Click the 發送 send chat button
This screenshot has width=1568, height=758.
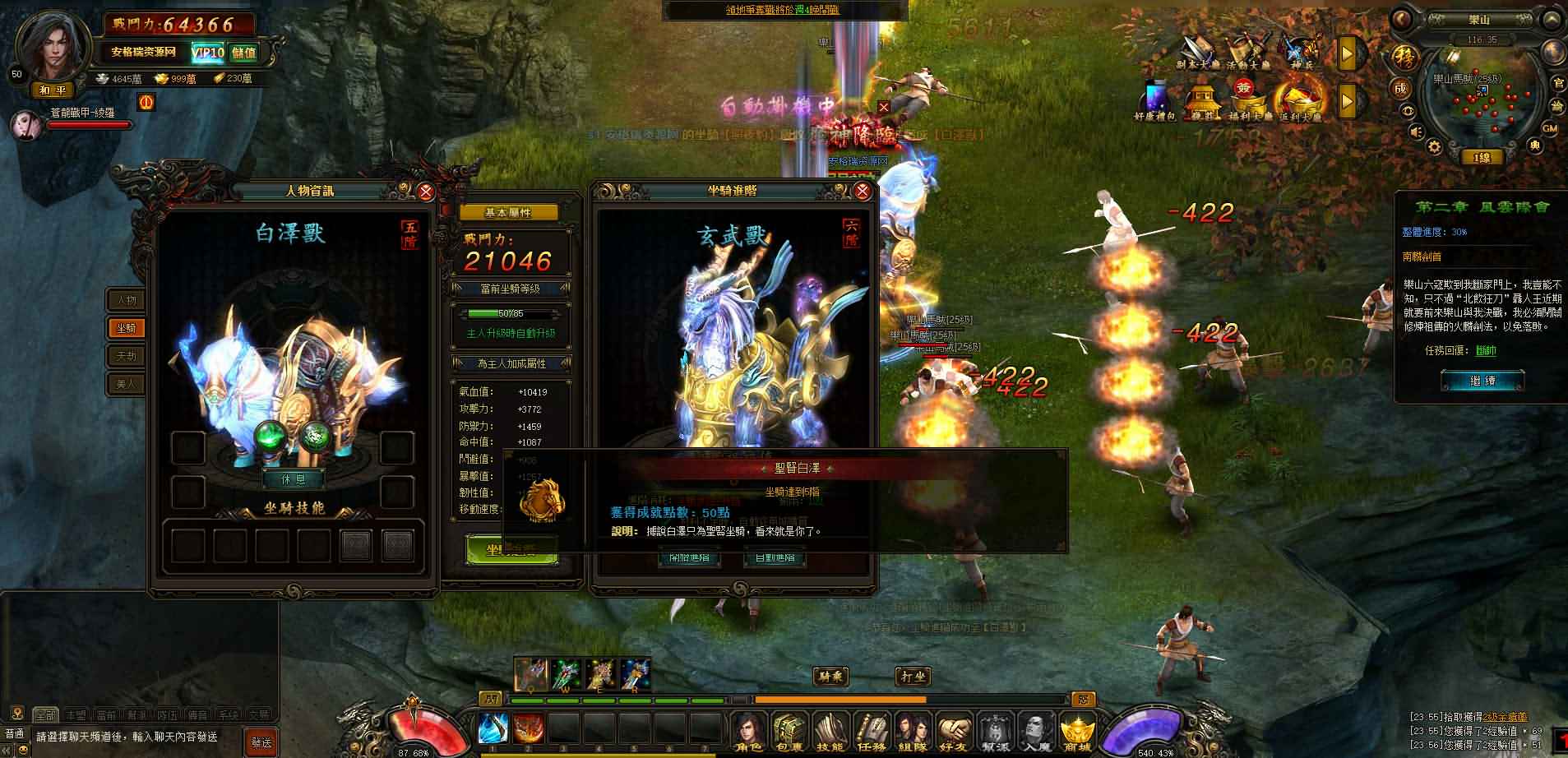tap(261, 742)
